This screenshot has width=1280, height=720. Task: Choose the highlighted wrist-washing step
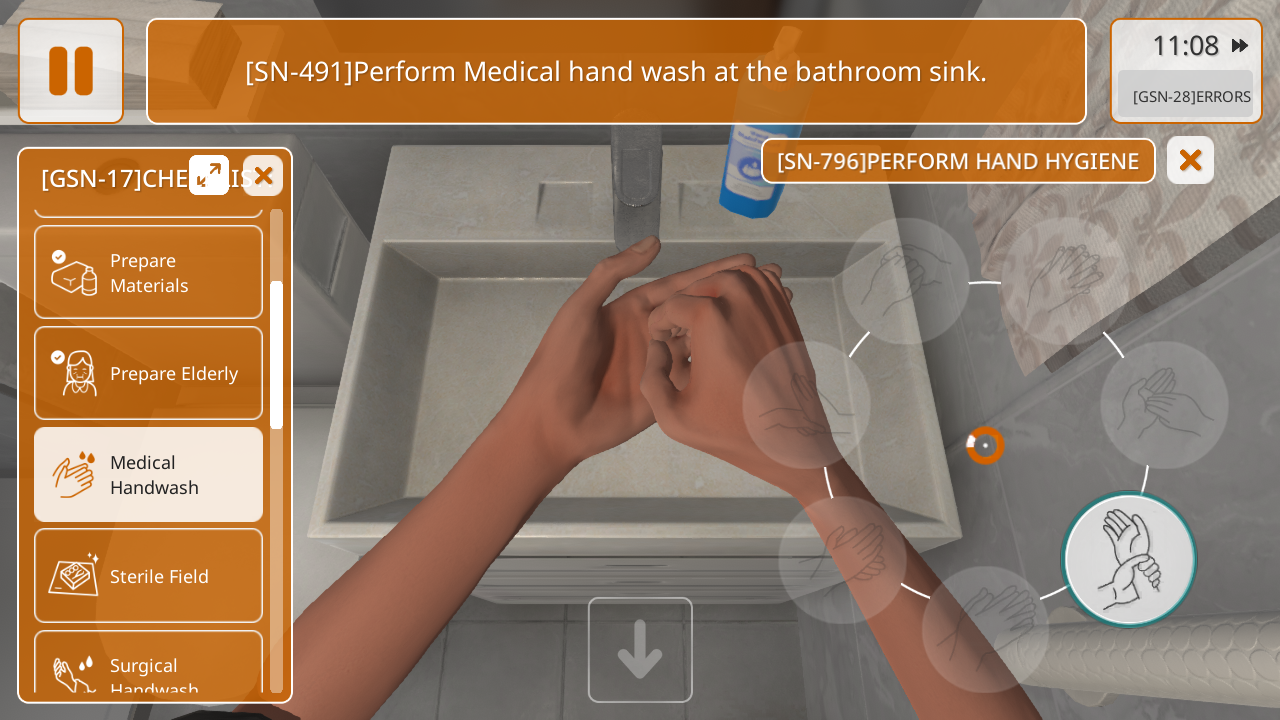pyautogui.click(x=1129, y=560)
